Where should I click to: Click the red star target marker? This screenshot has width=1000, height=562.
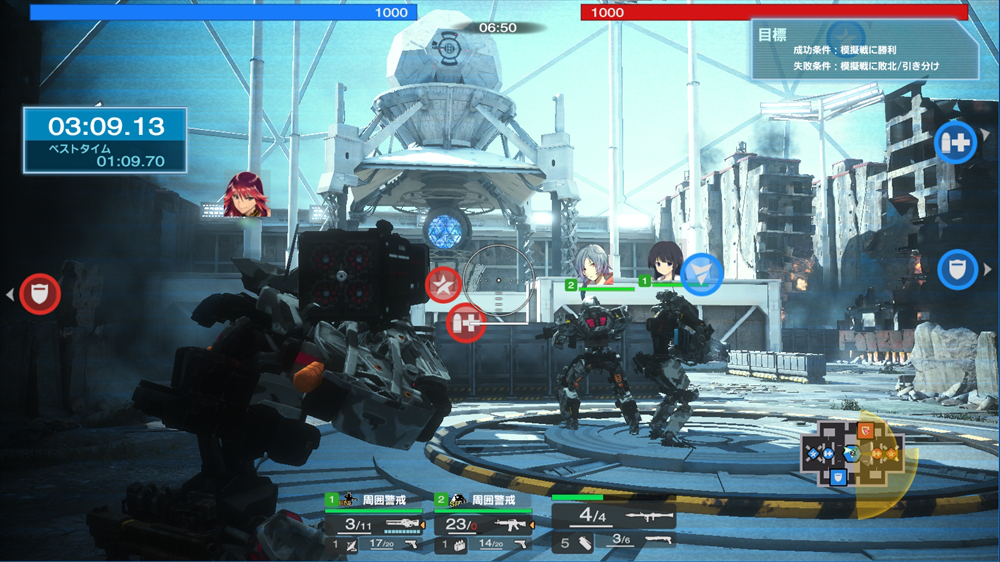tap(443, 285)
